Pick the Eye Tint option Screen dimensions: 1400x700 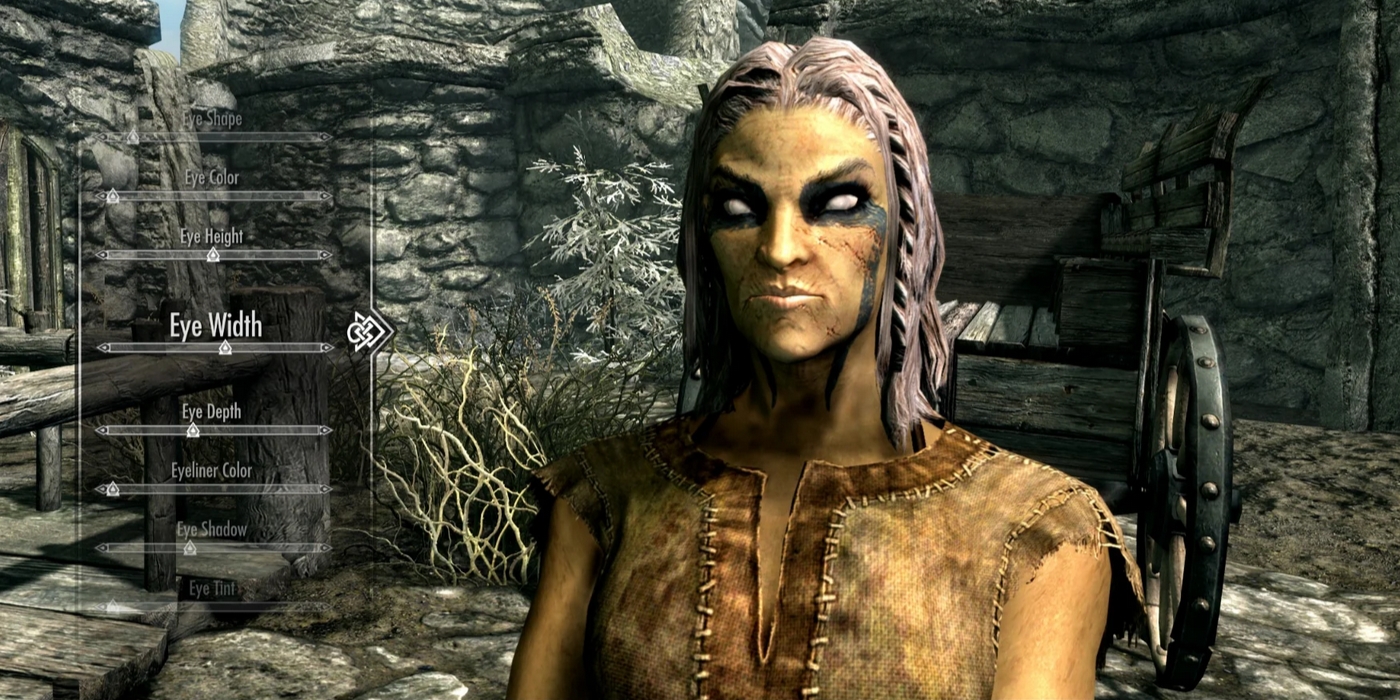pyautogui.click(x=212, y=589)
